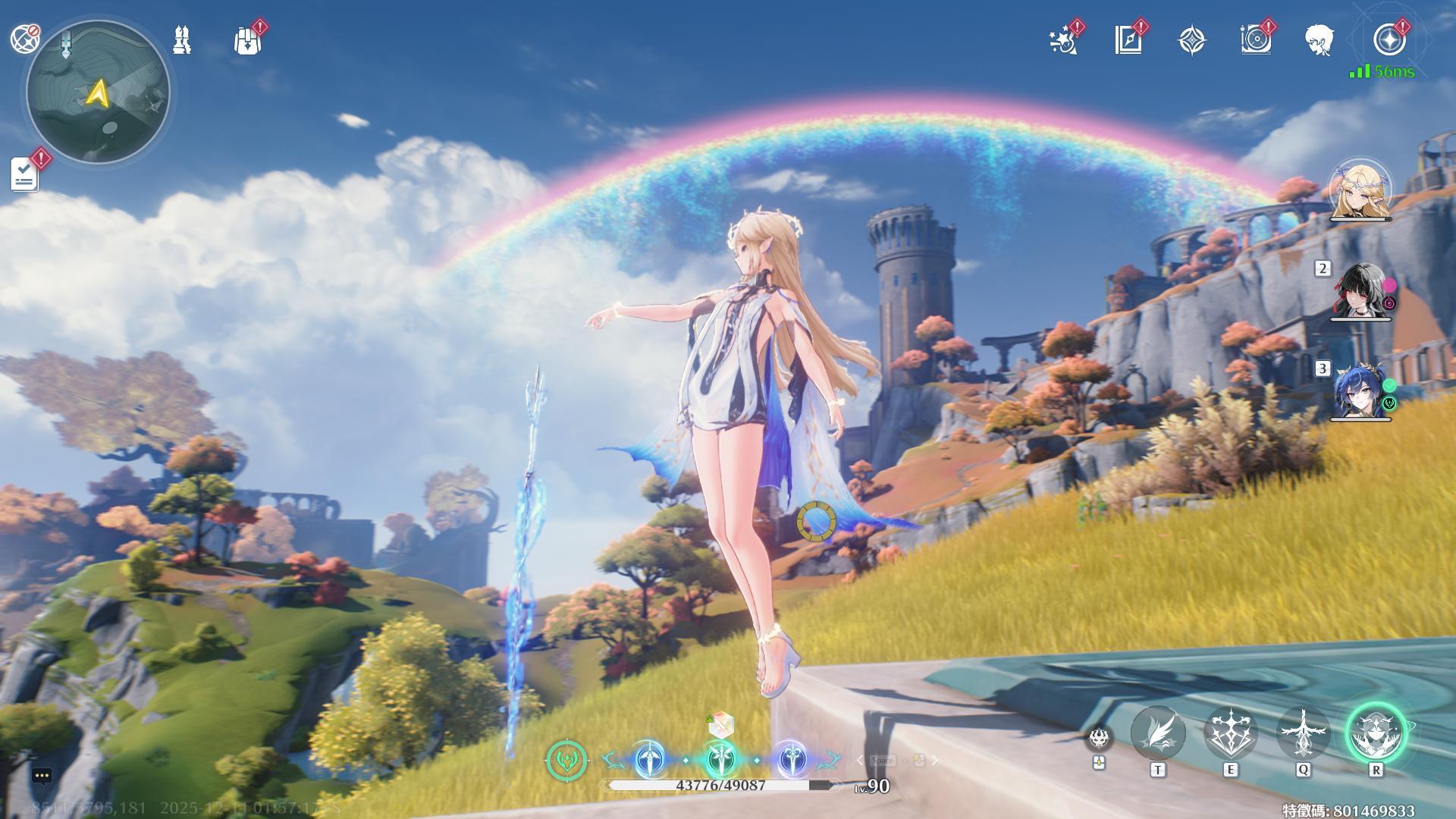Trigger the glowing ultimate skill labeled R
The height and width of the screenshot is (819, 1456).
[x=1376, y=733]
